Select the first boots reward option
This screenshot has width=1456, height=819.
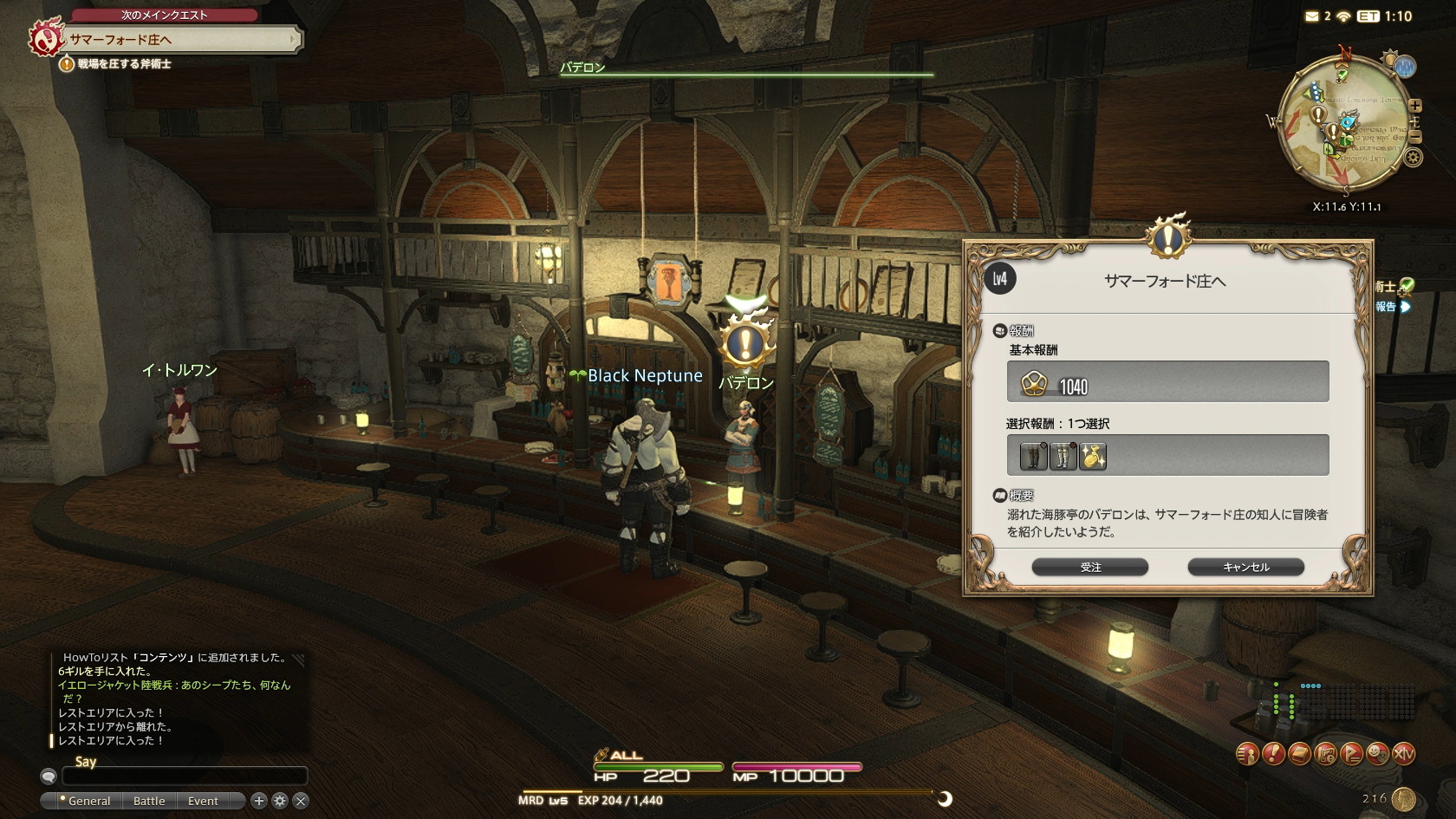(1033, 456)
